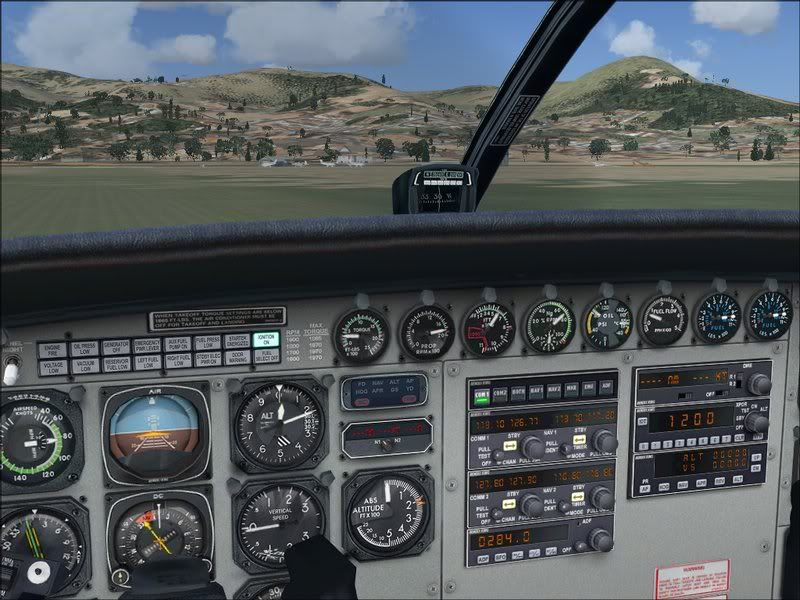Toggle the DME audio button
The width and height of the screenshot is (800, 600).
pos(590,388)
